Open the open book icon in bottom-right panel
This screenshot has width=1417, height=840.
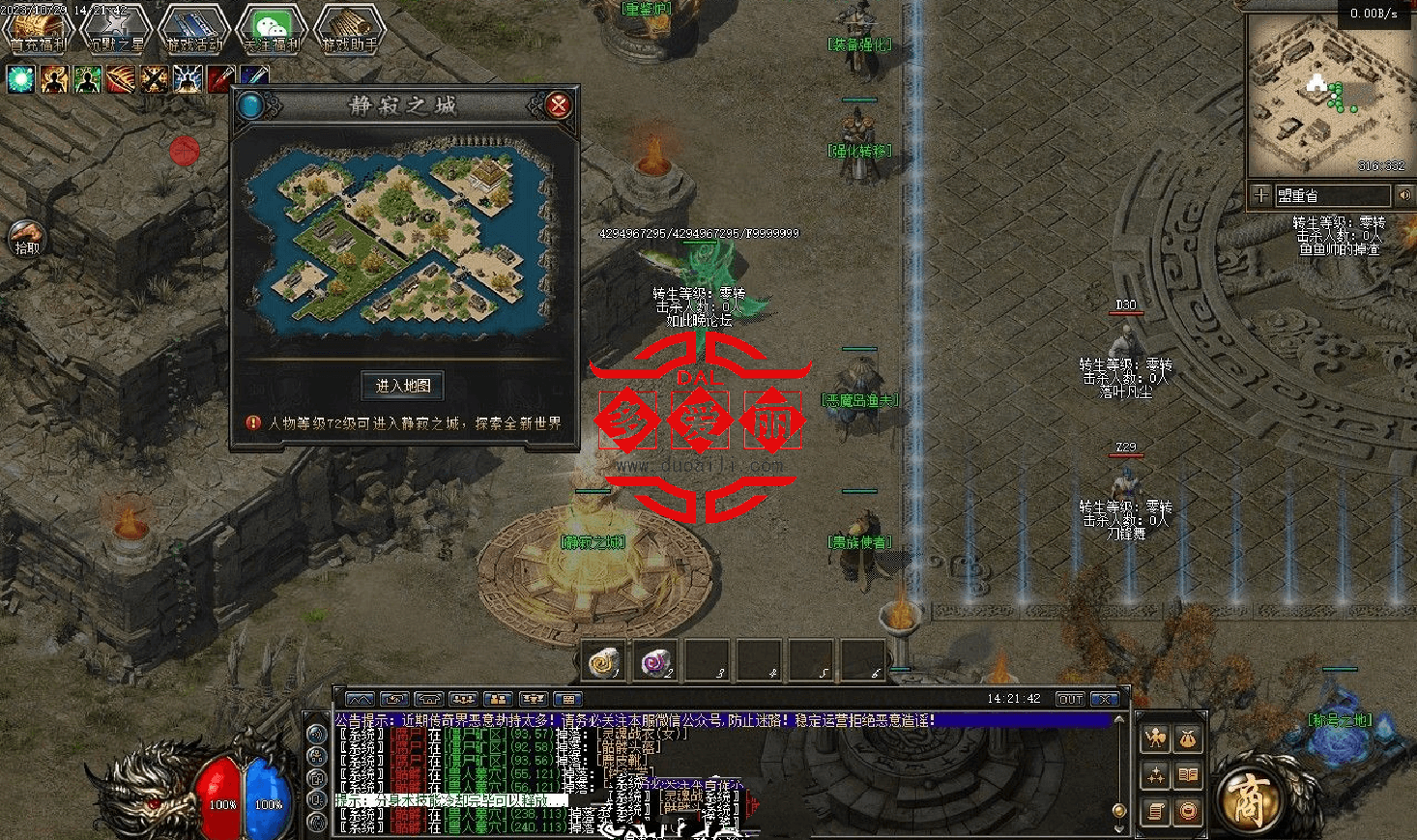(1187, 775)
